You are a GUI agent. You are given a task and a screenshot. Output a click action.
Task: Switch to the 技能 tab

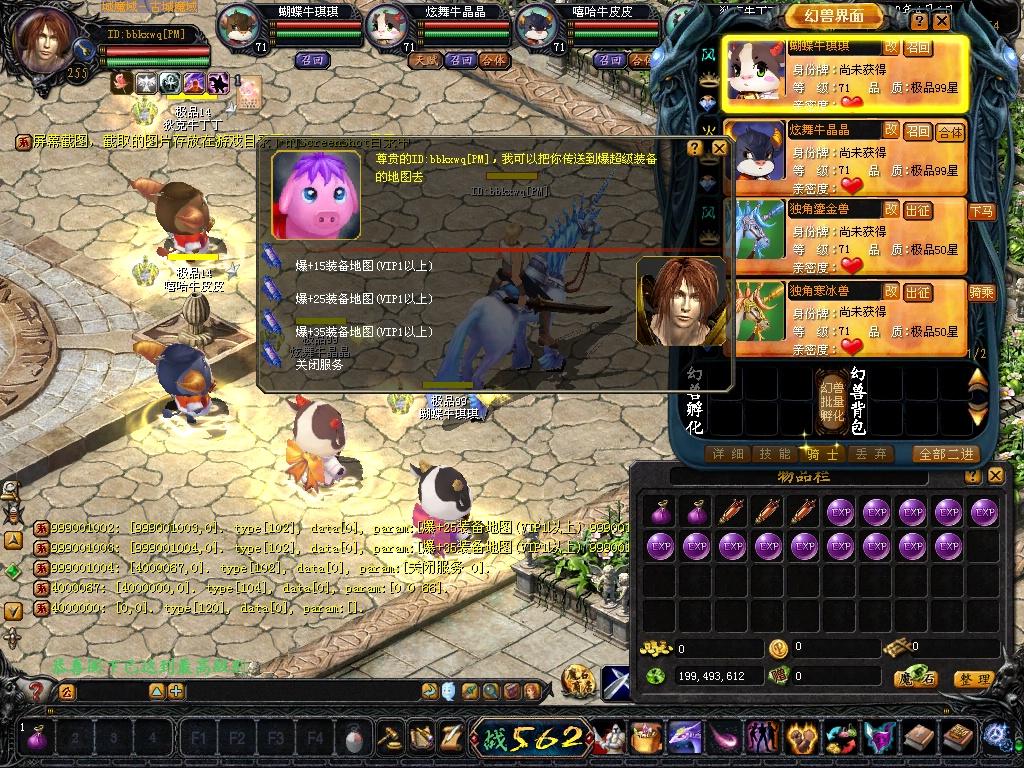[776, 454]
